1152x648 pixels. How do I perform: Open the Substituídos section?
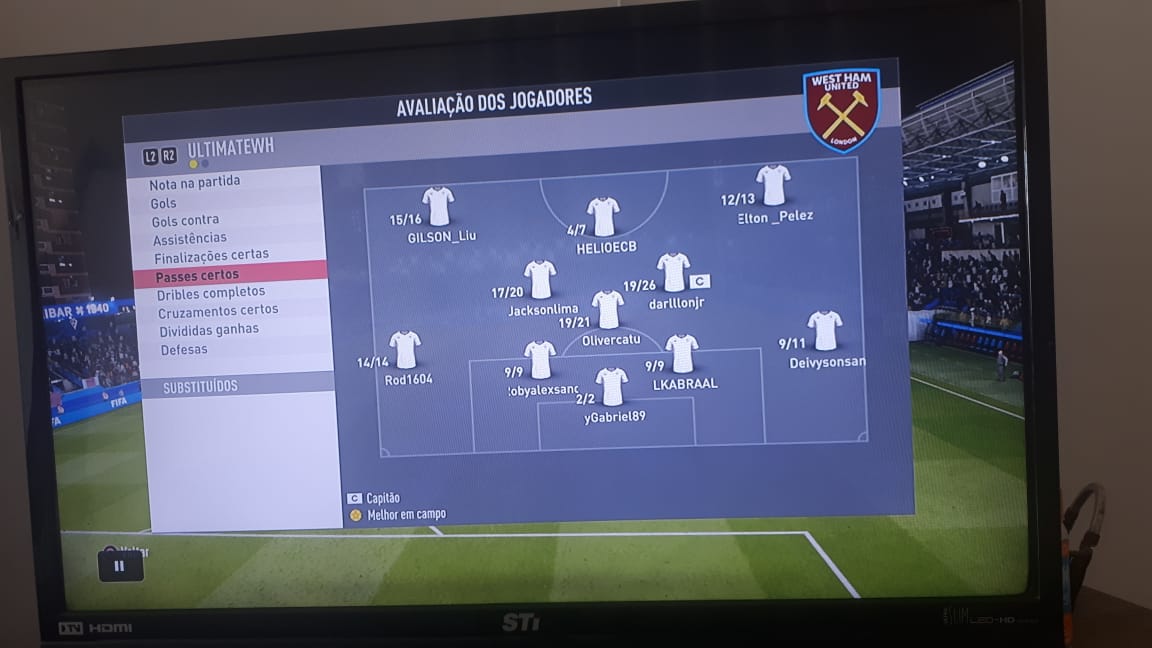tap(201, 387)
